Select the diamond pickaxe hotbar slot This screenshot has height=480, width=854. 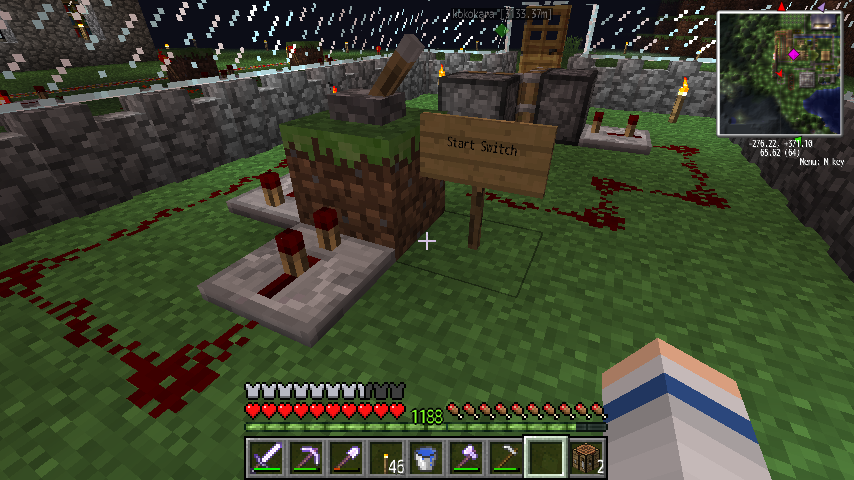pos(305,458)
